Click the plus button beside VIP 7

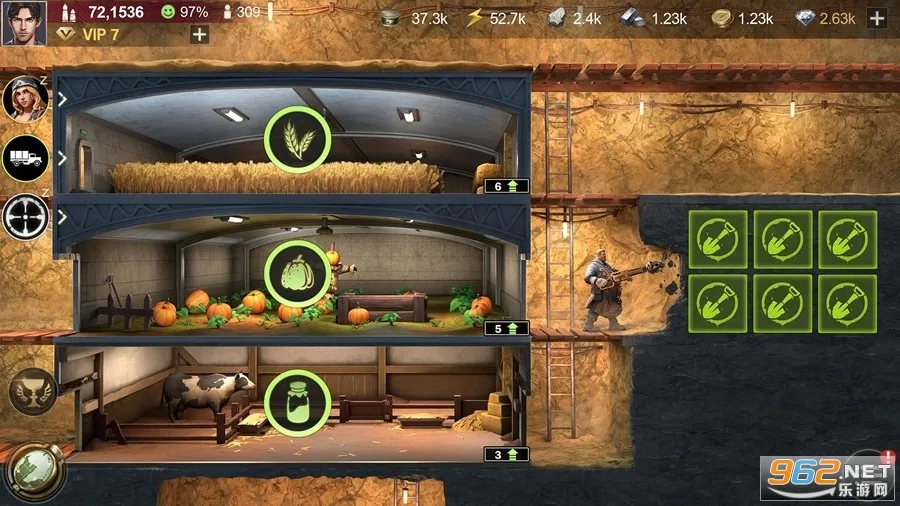coord(199,34)
